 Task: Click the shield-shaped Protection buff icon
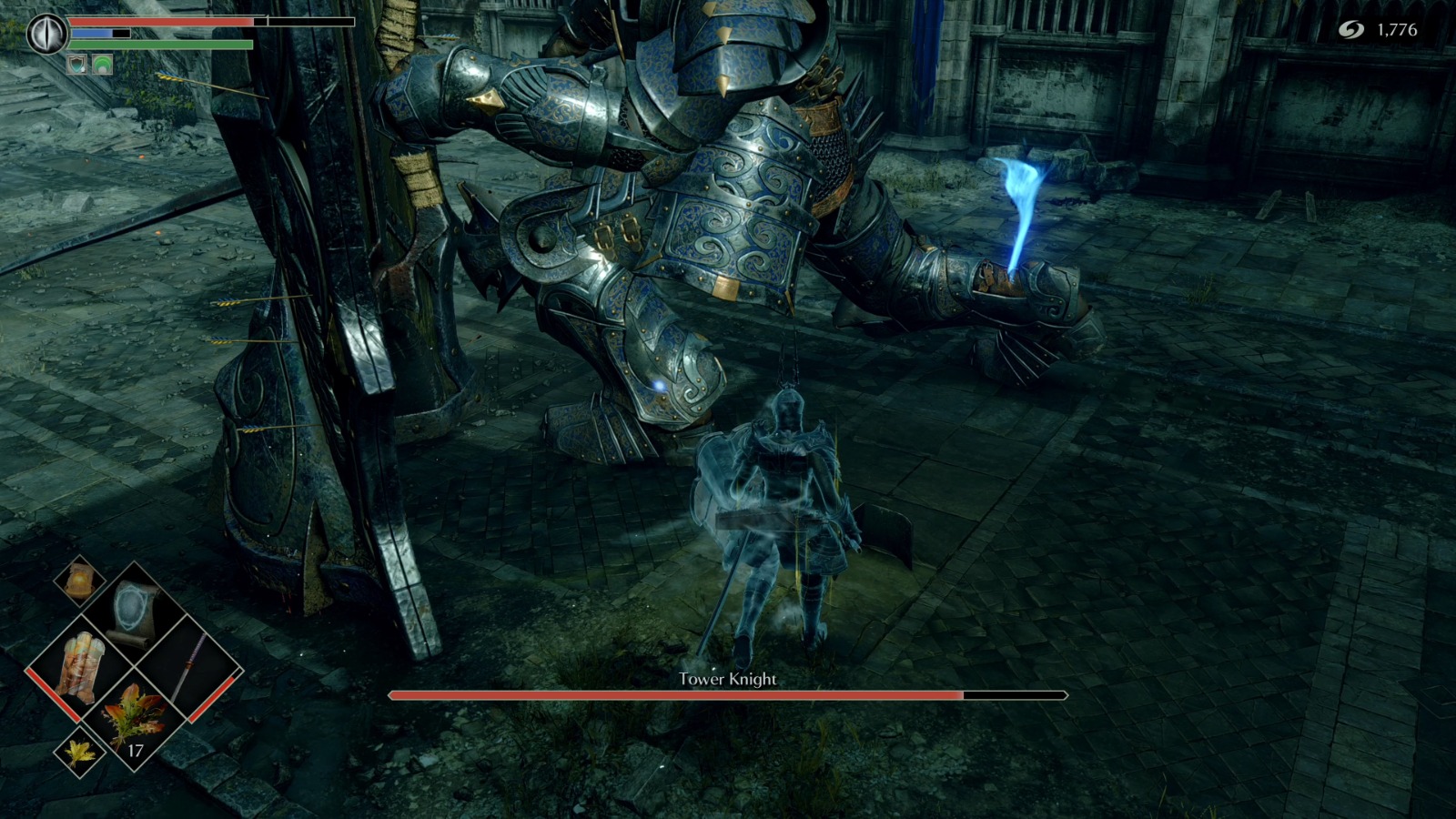point(76,65)
